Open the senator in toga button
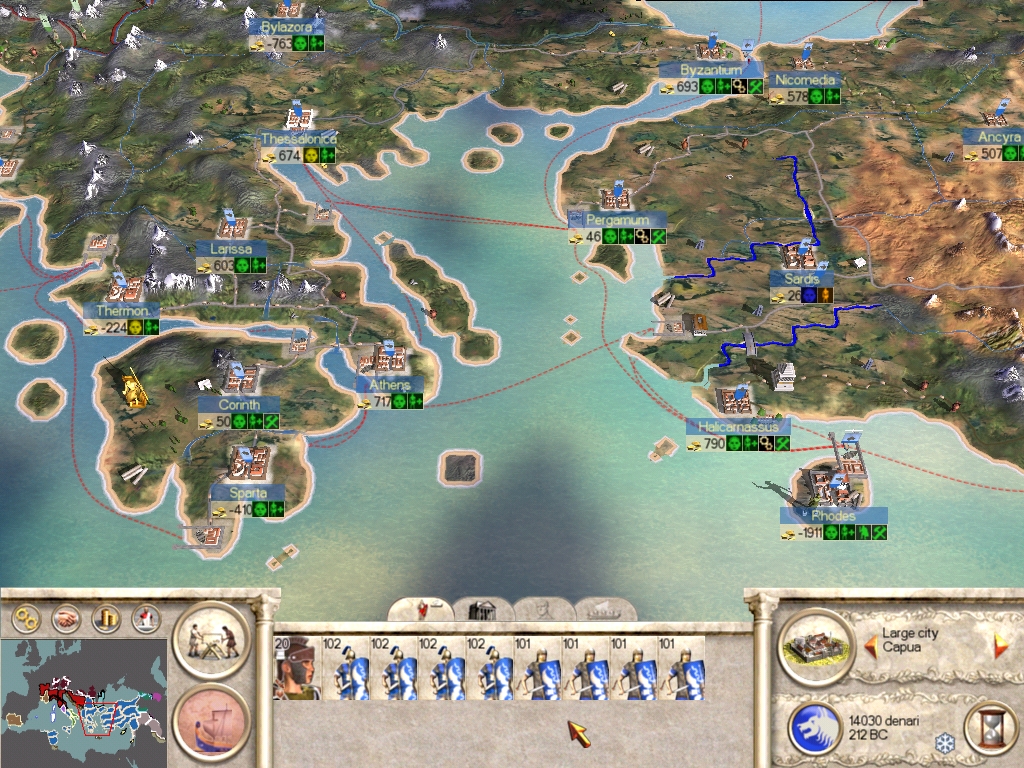1024x768 pixels. pyautogui.click(x=144, y=620)
